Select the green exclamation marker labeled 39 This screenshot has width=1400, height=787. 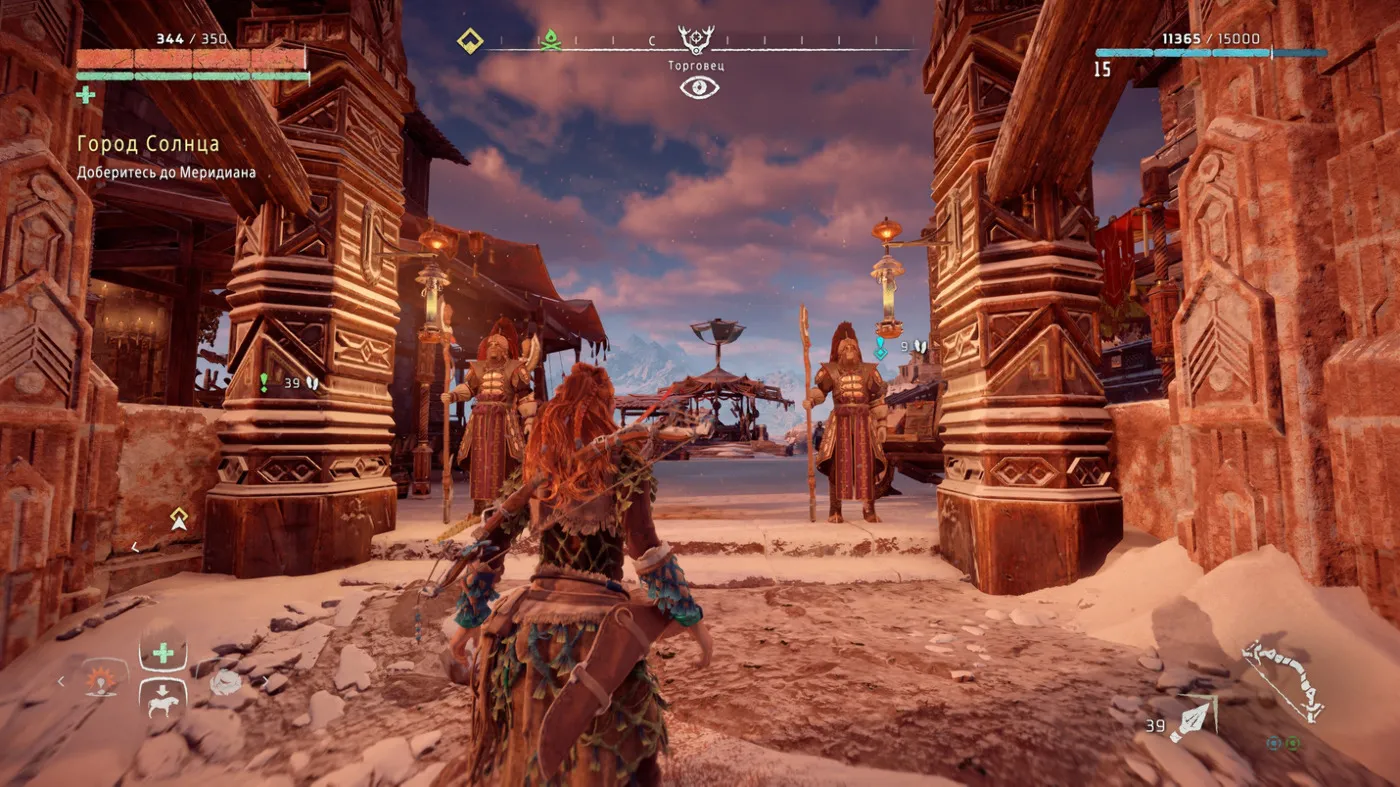click(x=264, y=382)
